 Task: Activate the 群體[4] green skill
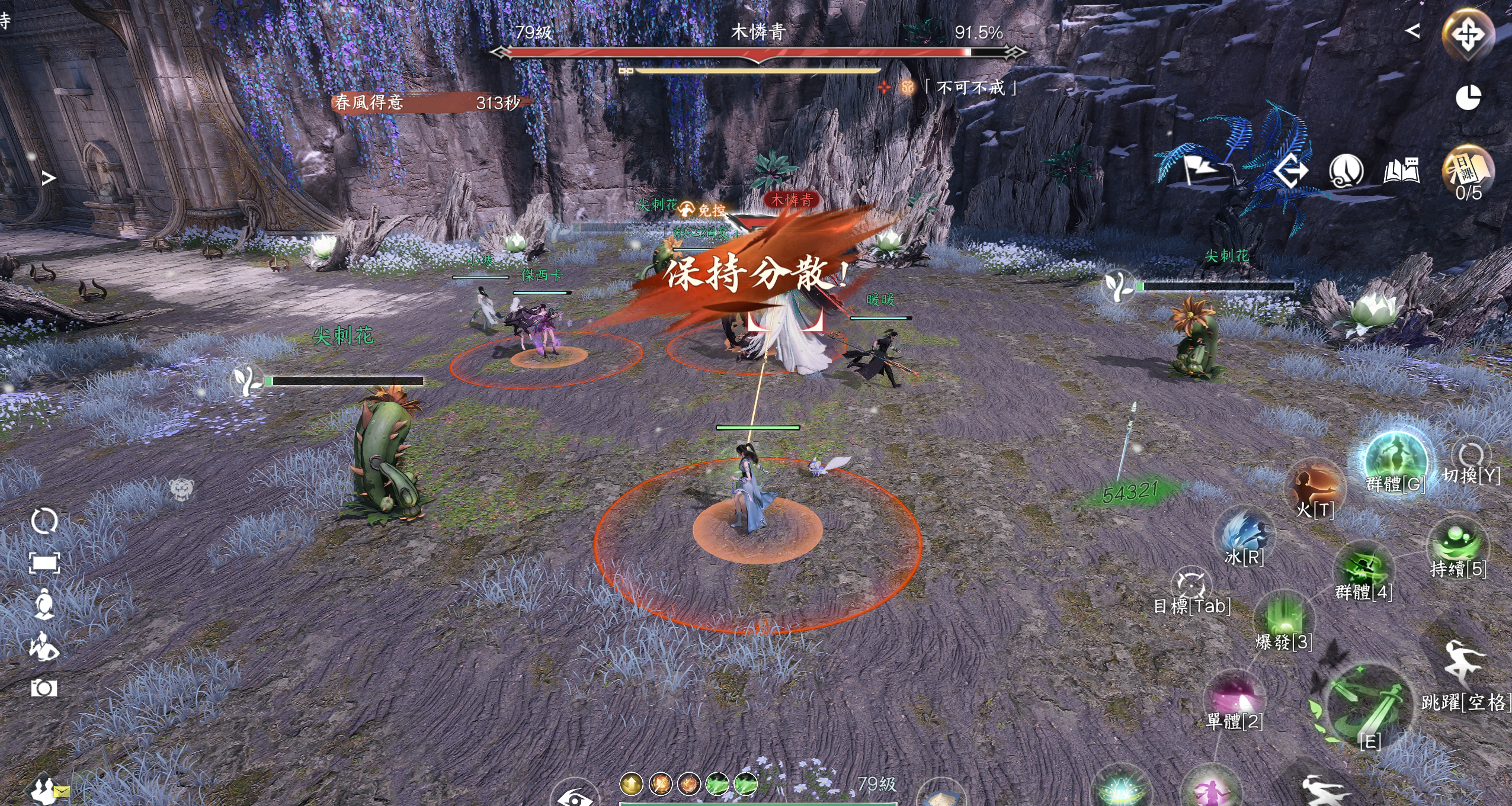[x=1363, y=567]
